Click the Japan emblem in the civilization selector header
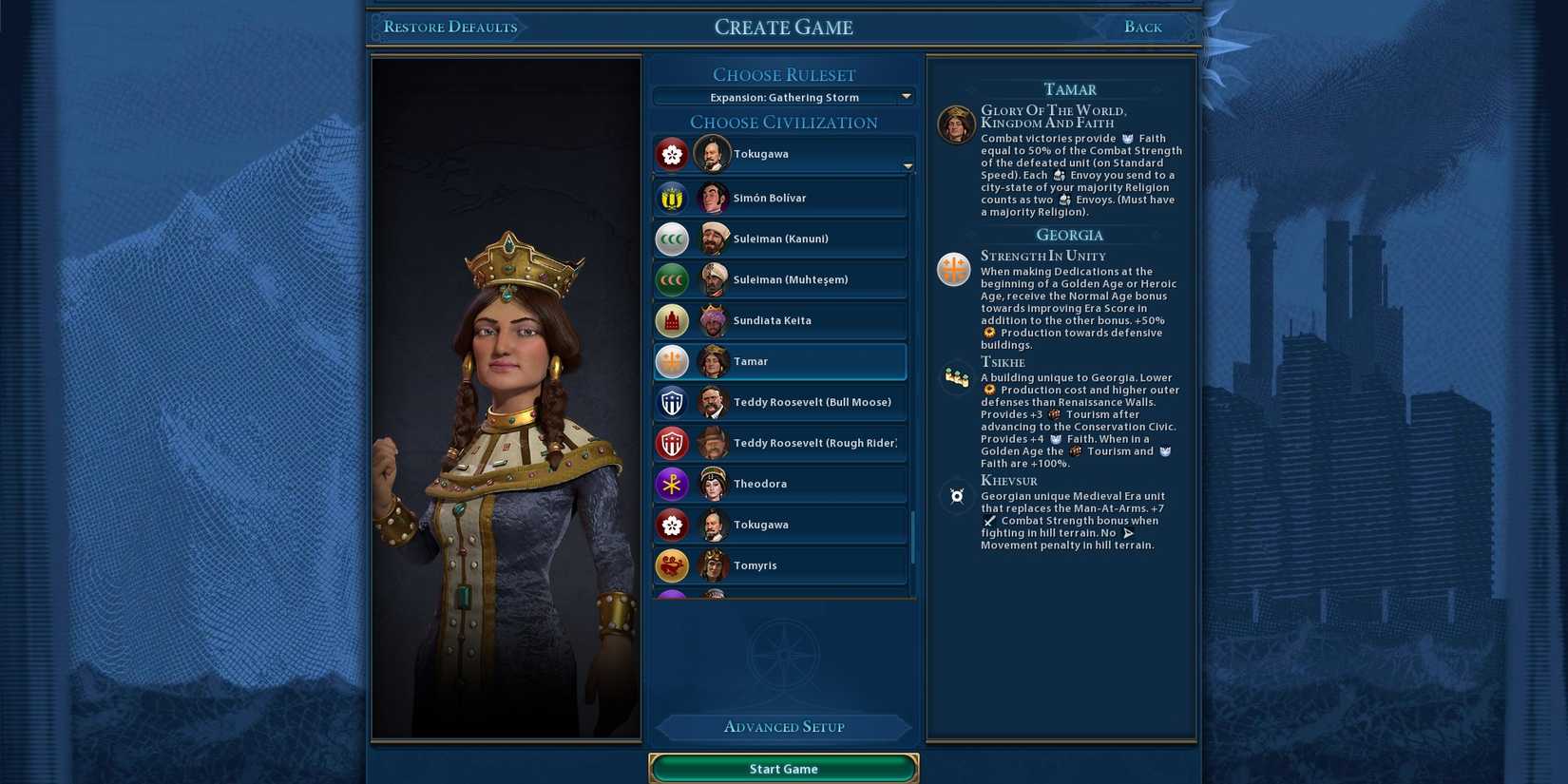1568x784 pixels. click(x=672, y=153)
